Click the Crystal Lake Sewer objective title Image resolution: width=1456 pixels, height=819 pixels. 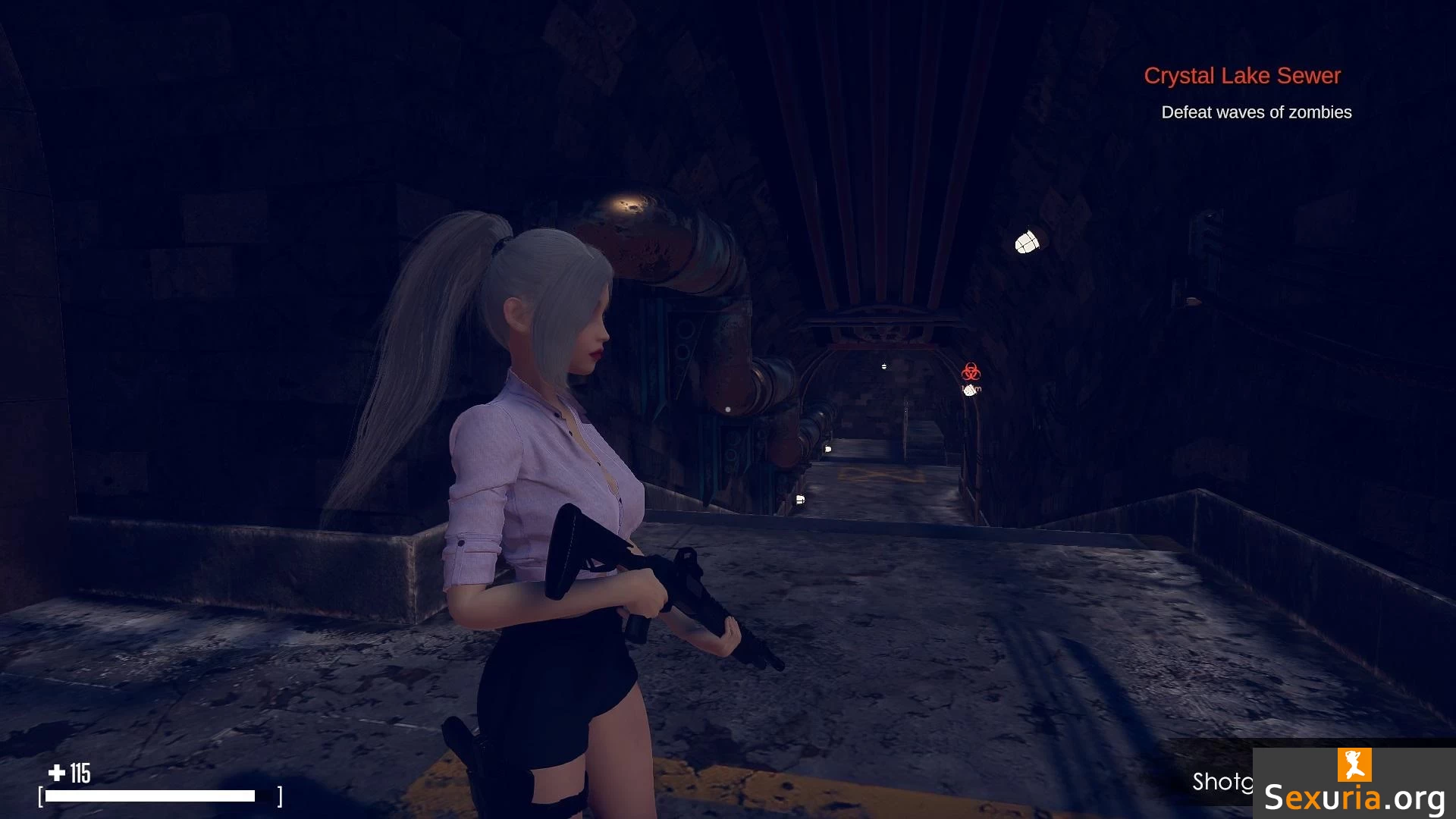(x=1242, y=76)
